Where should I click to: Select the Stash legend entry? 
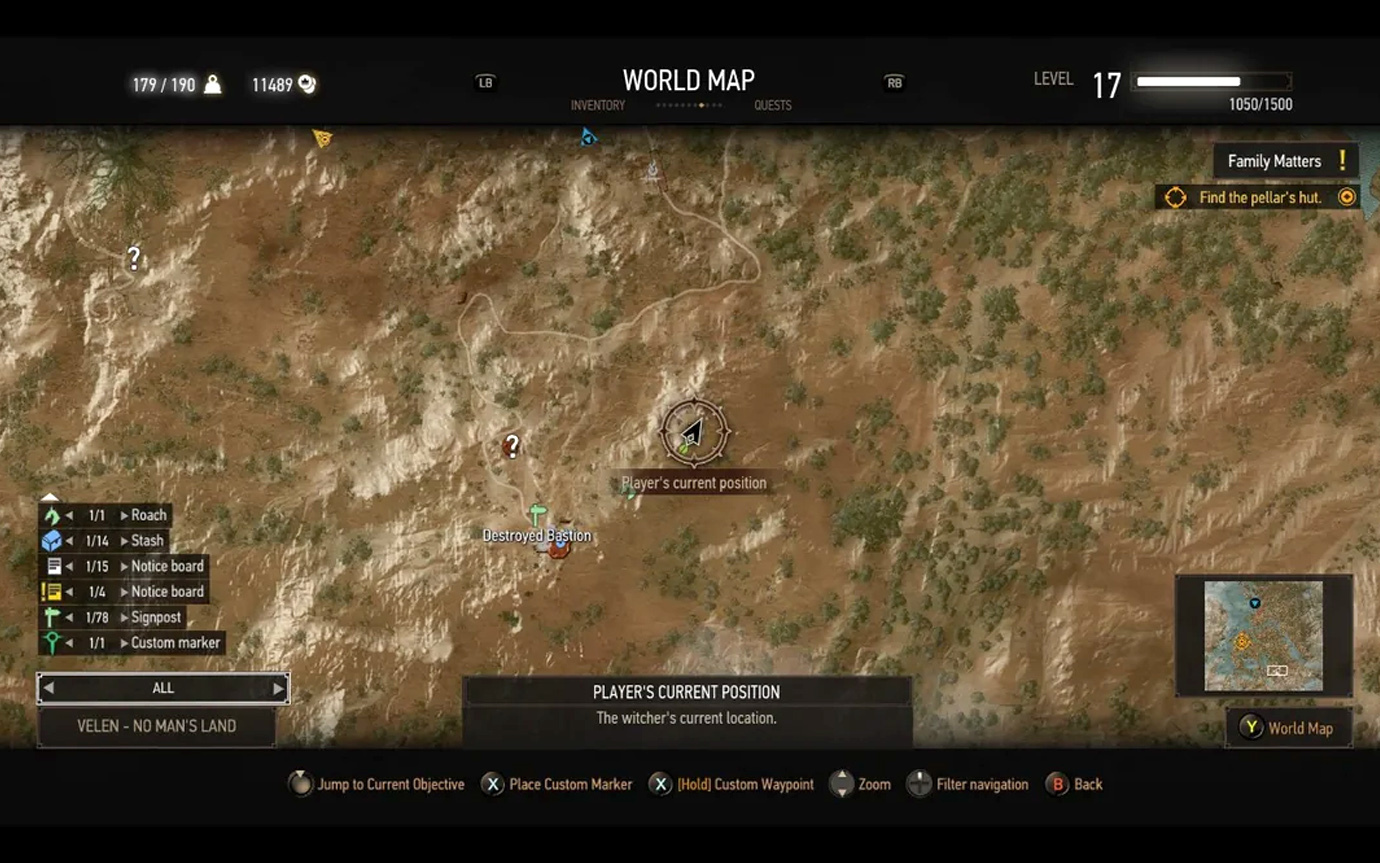point(146,541)
